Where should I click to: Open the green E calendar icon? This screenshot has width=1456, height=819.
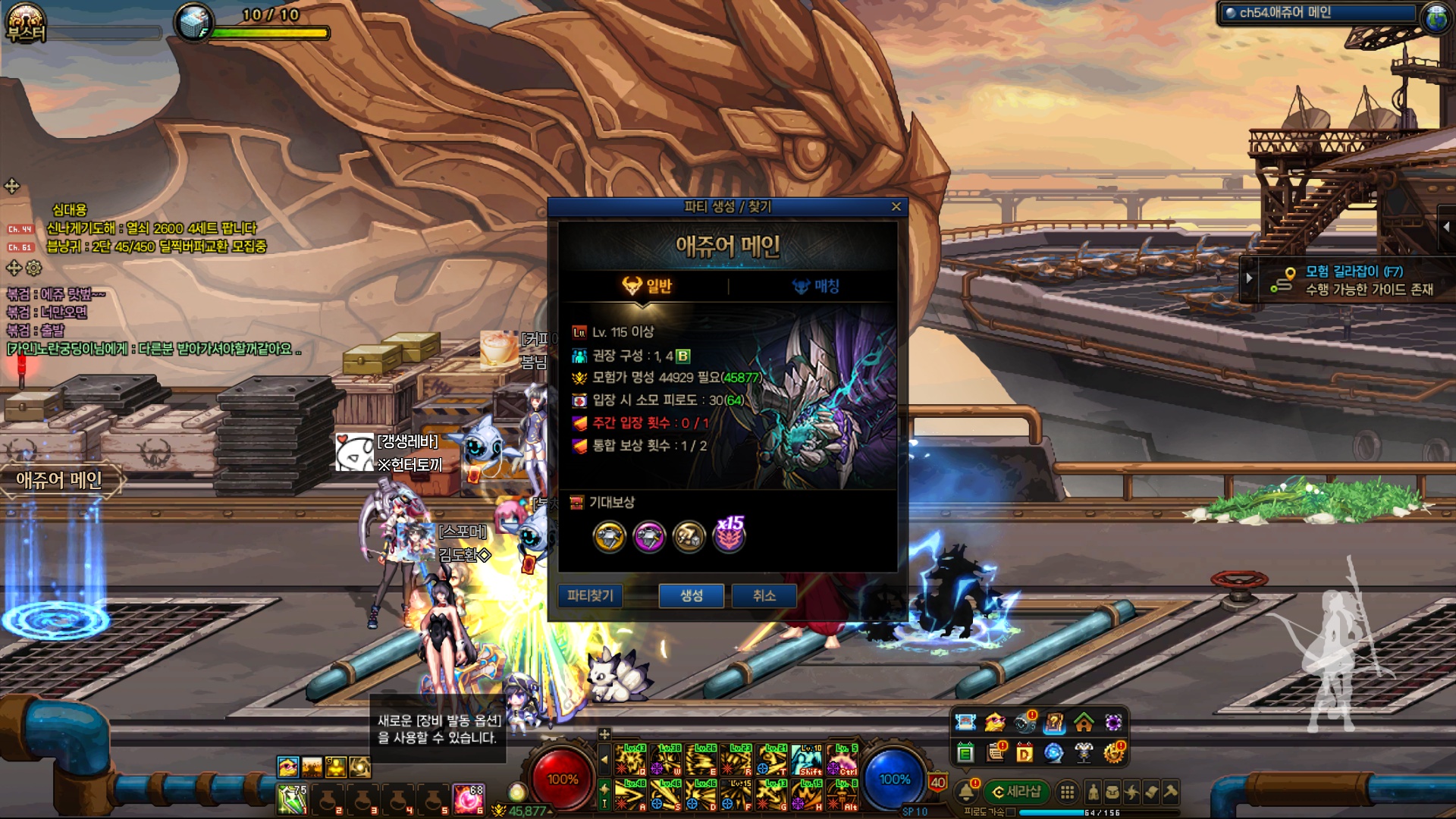pyautogui.click(x=965, y=753)
